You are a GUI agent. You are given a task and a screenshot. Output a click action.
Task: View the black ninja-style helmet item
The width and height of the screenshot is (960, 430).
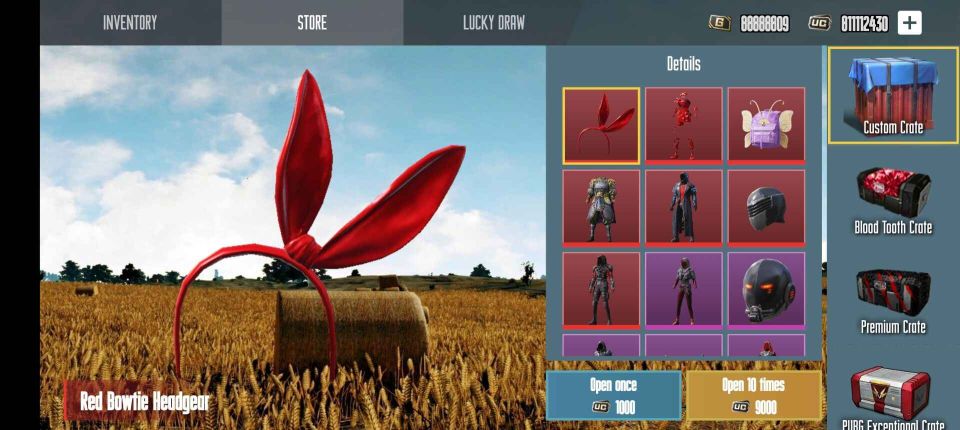point(766,207)
